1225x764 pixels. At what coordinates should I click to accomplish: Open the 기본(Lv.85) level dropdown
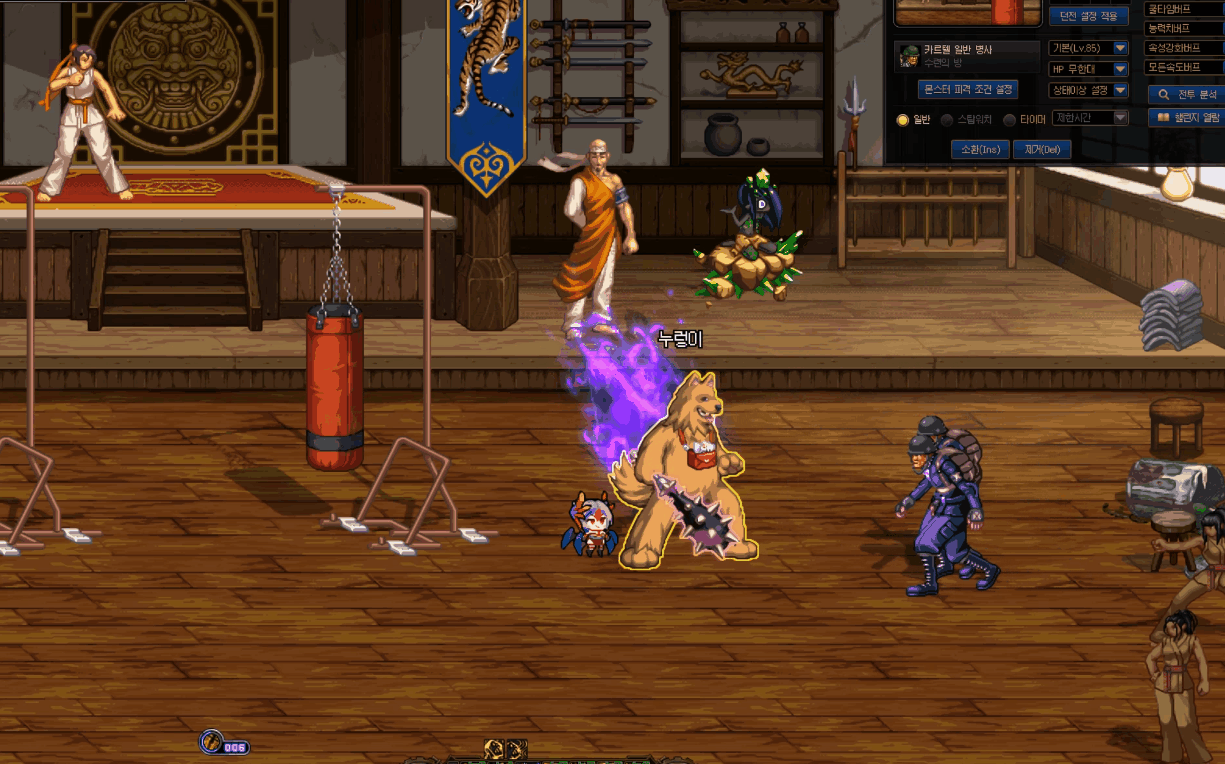(1120, 48)
